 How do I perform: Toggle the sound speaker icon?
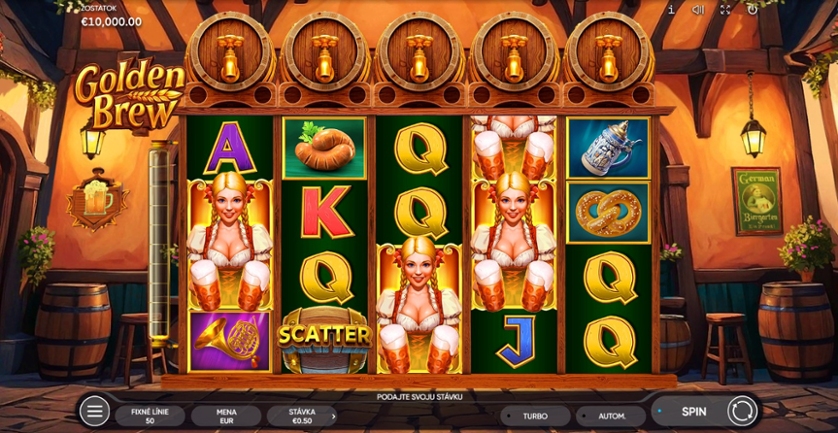click(698, 9)
